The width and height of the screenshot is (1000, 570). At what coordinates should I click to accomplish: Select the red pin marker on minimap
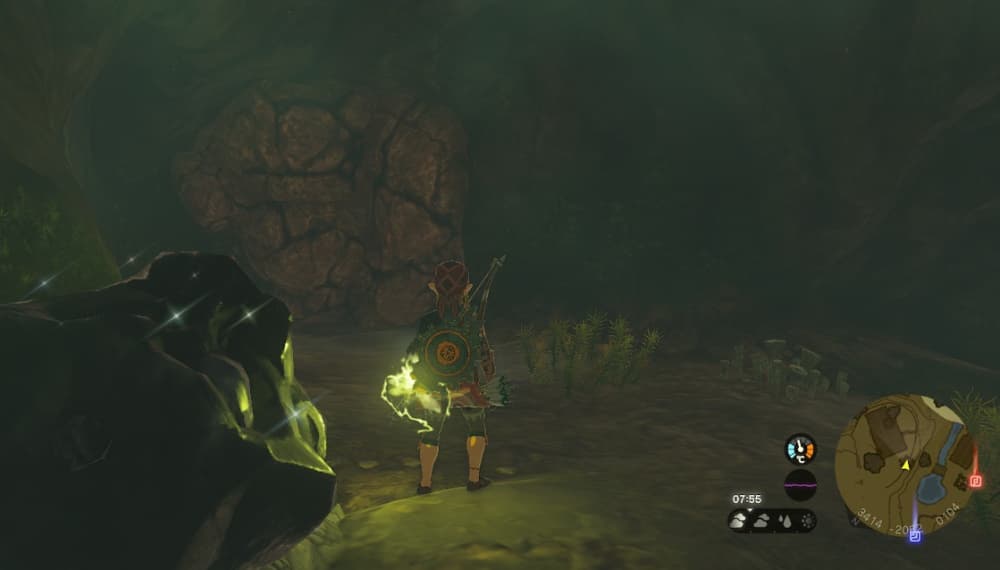976,481
